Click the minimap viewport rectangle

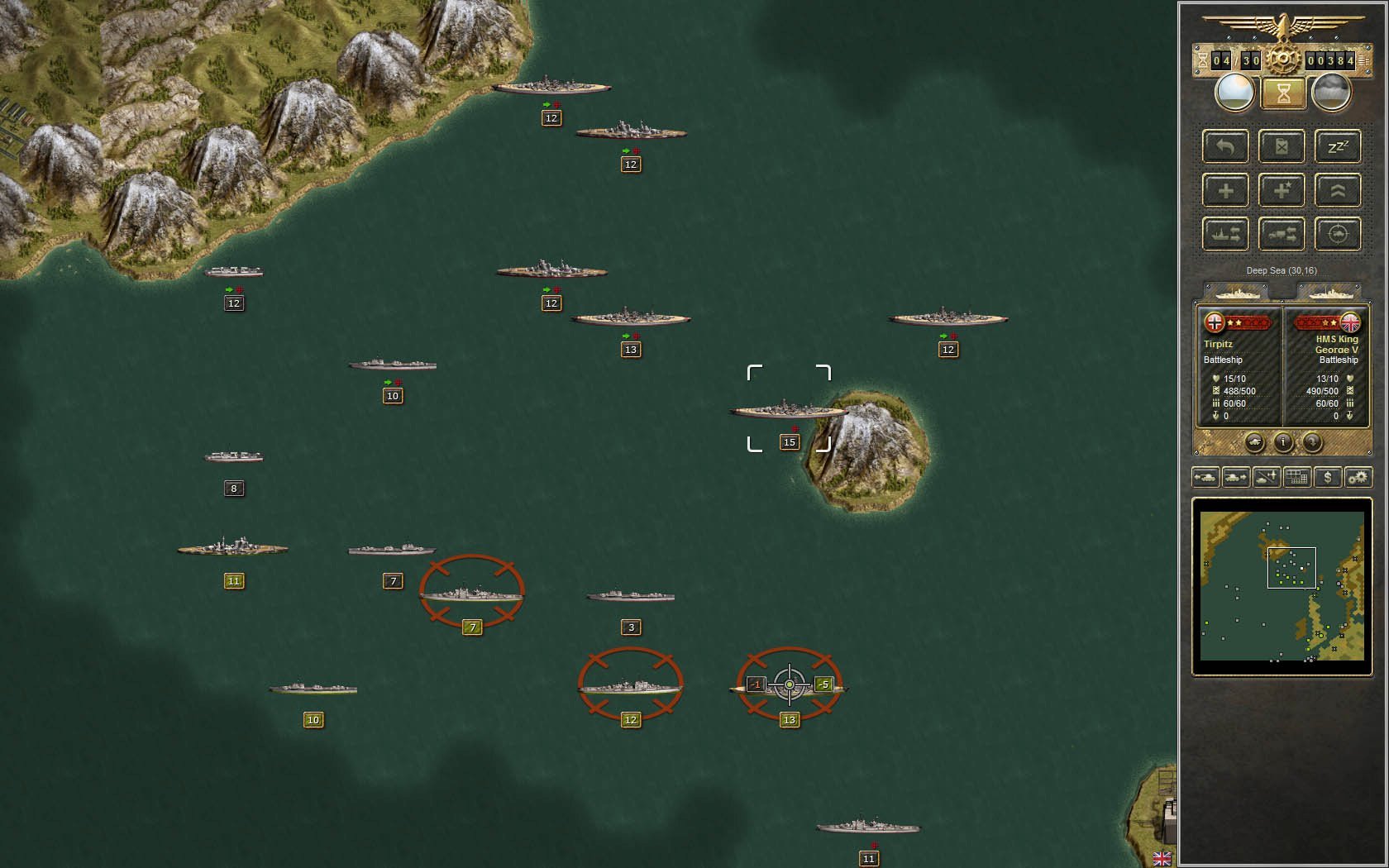(x=1292, y=567)
